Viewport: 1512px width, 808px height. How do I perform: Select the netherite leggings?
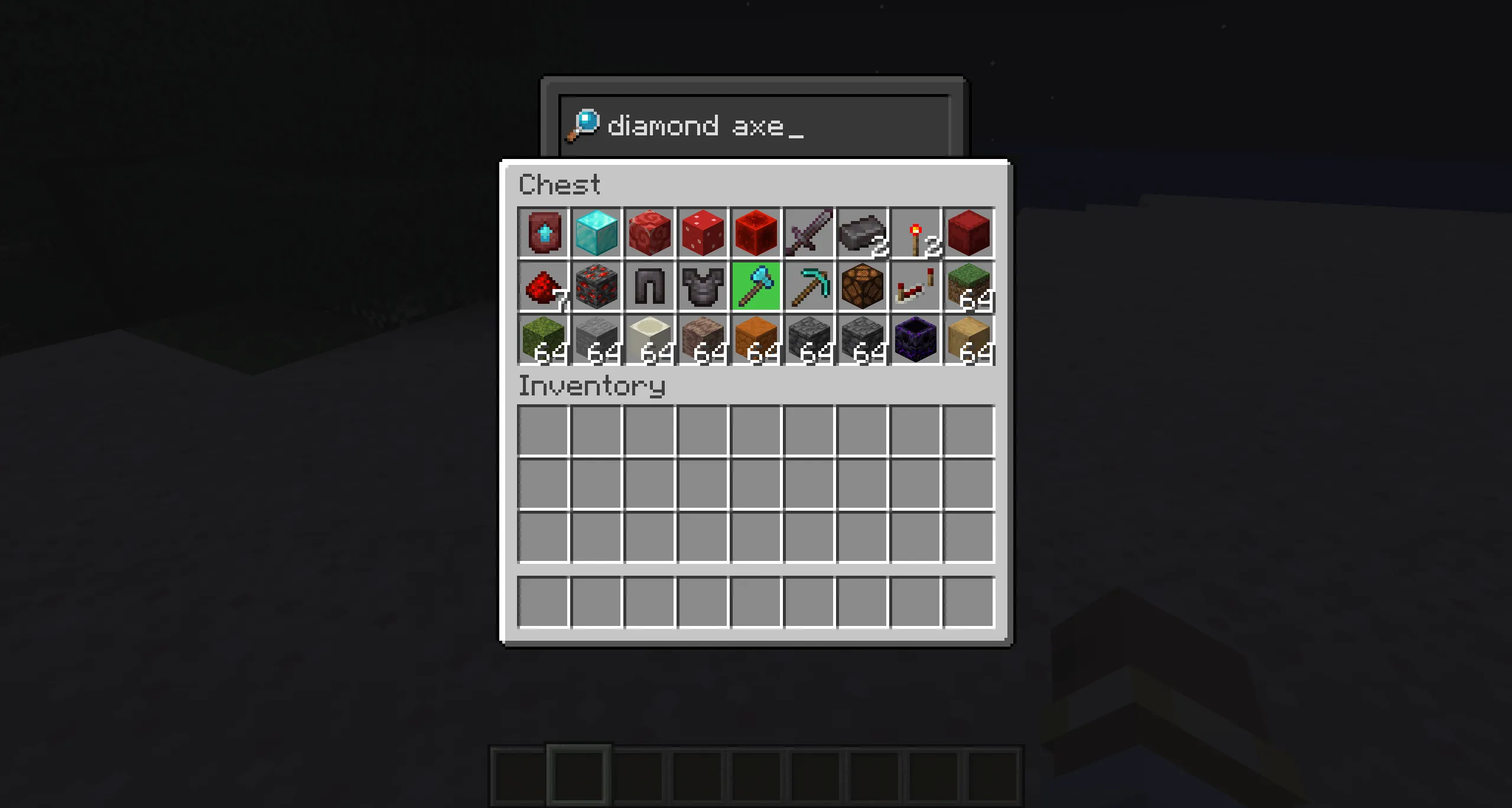tap(649, 286)
